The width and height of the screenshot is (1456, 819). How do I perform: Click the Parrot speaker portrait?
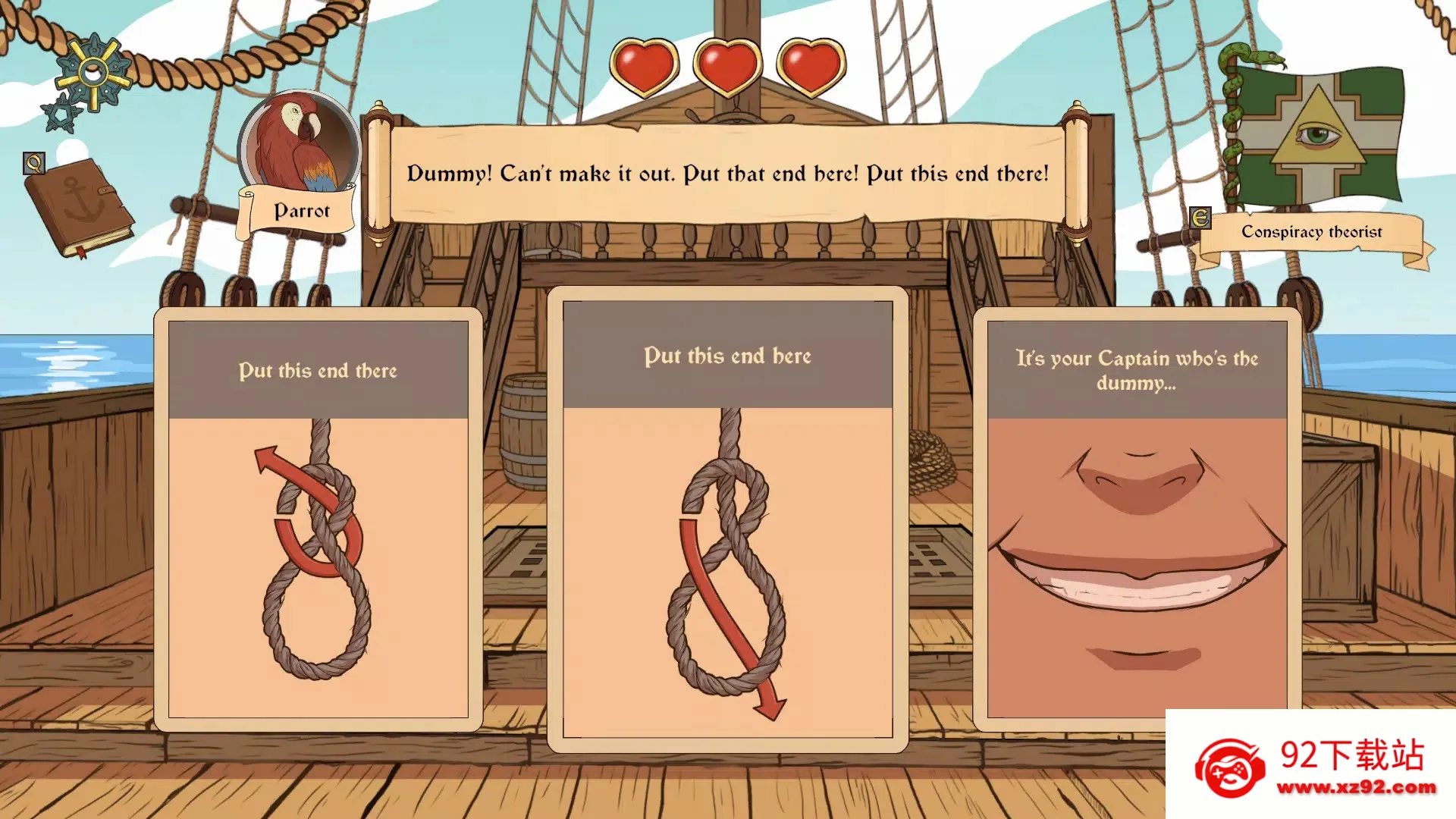[299, 144]
